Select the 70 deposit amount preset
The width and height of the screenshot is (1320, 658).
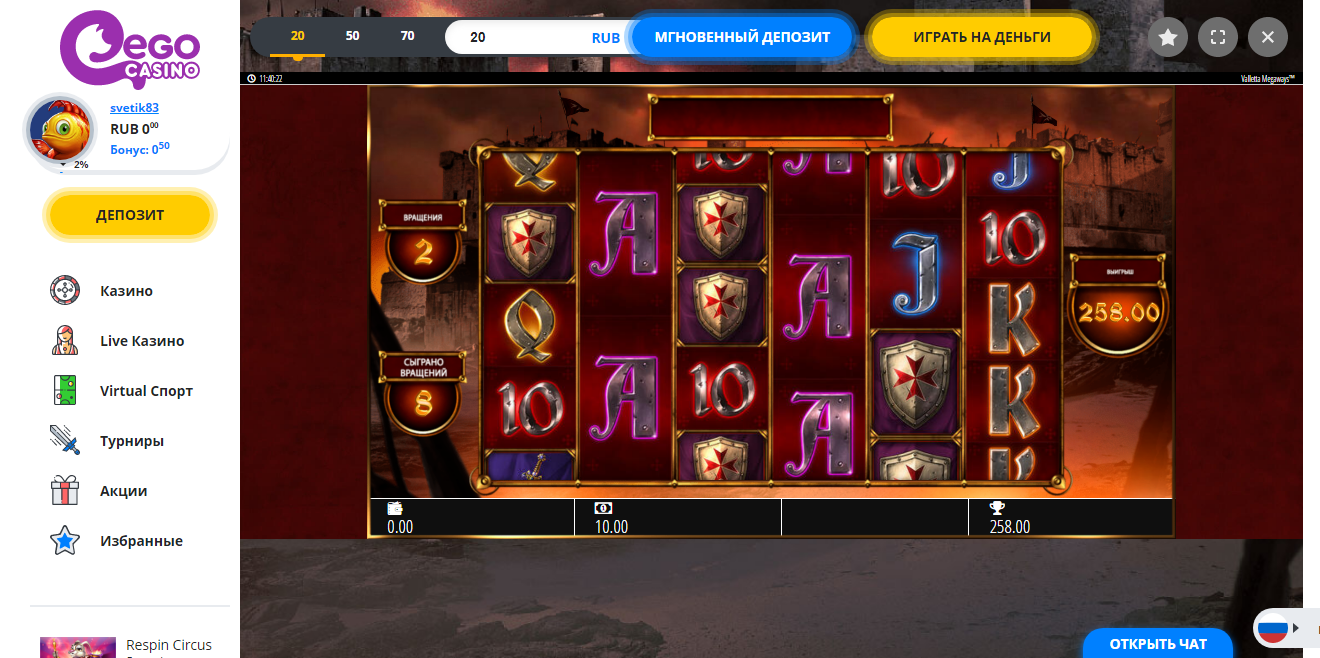click(x=407, y=36)
